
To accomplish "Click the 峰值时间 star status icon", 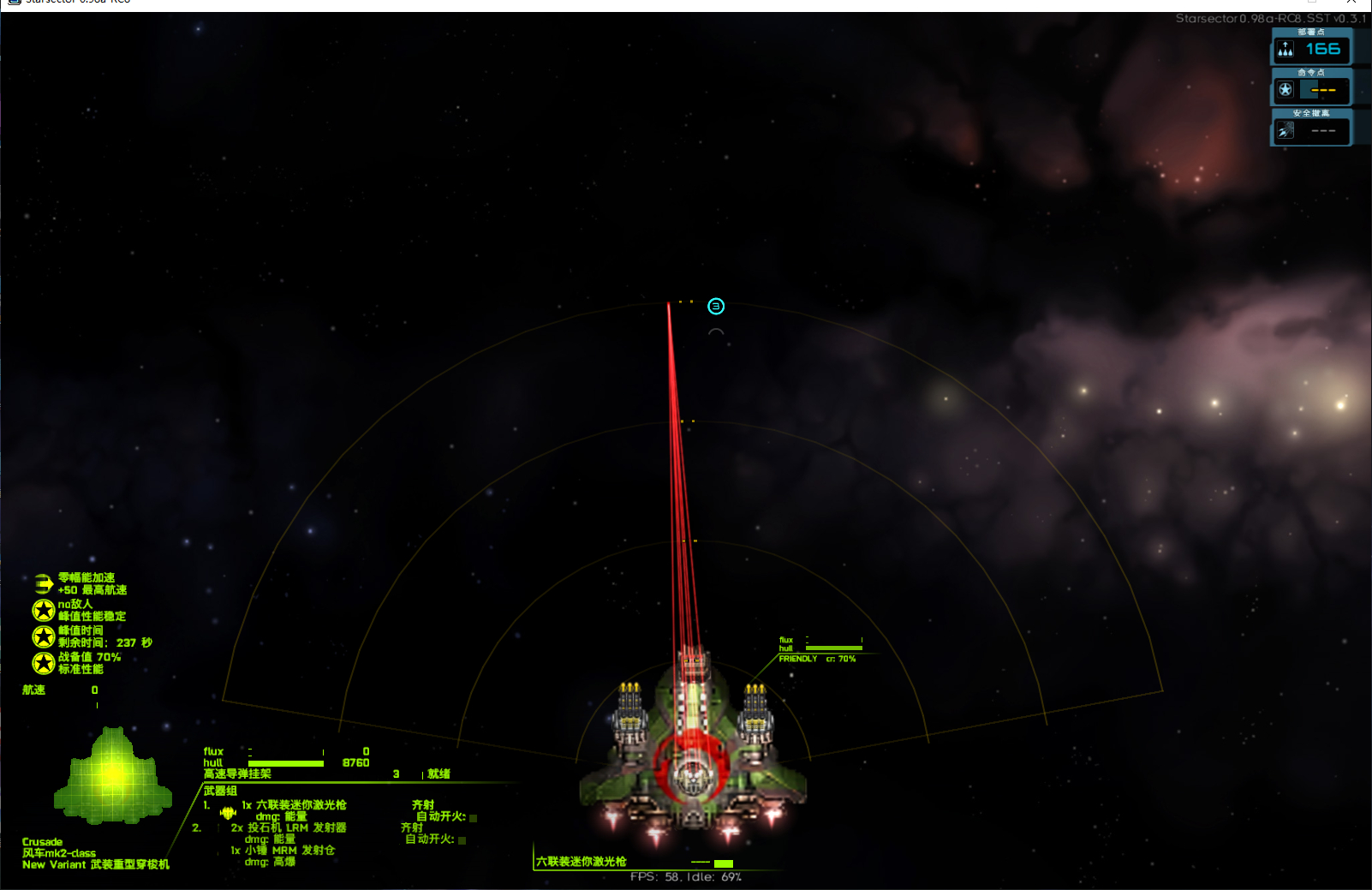I will pyautogui.click(x=43, y=636).
